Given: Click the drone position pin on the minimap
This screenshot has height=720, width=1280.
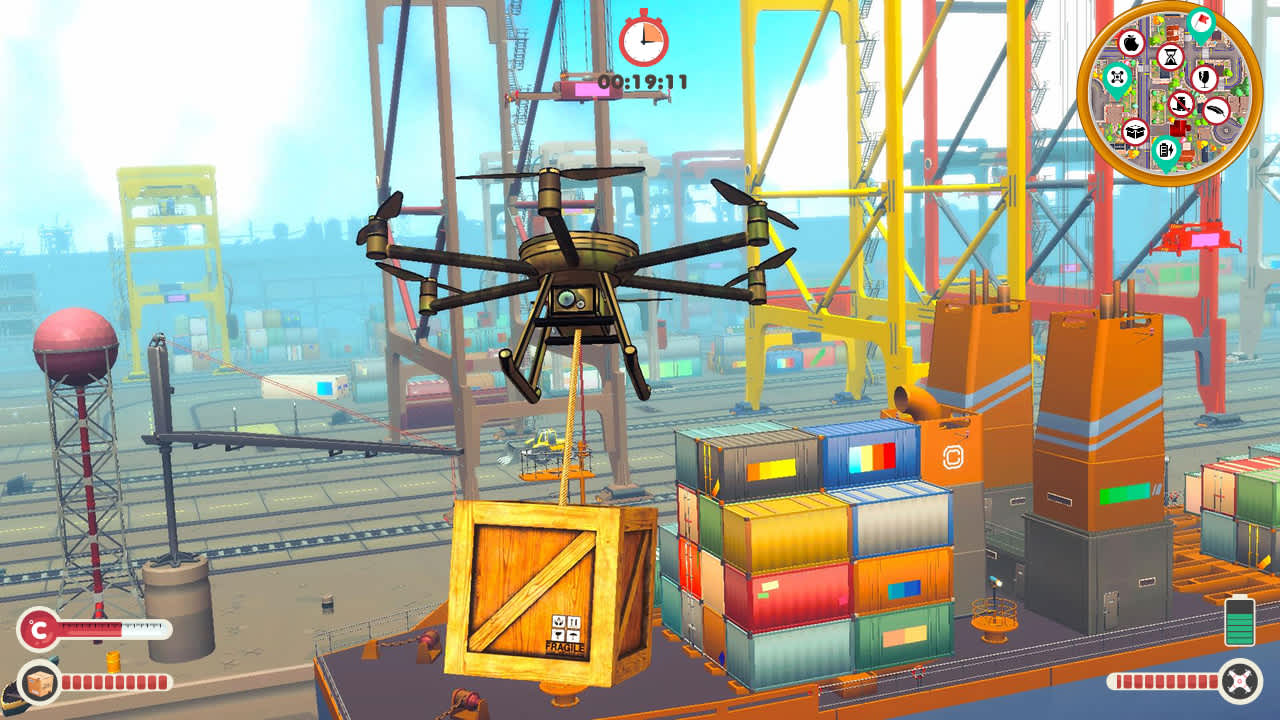Looking at the screenshot, I should click(x=1116, y=76).
